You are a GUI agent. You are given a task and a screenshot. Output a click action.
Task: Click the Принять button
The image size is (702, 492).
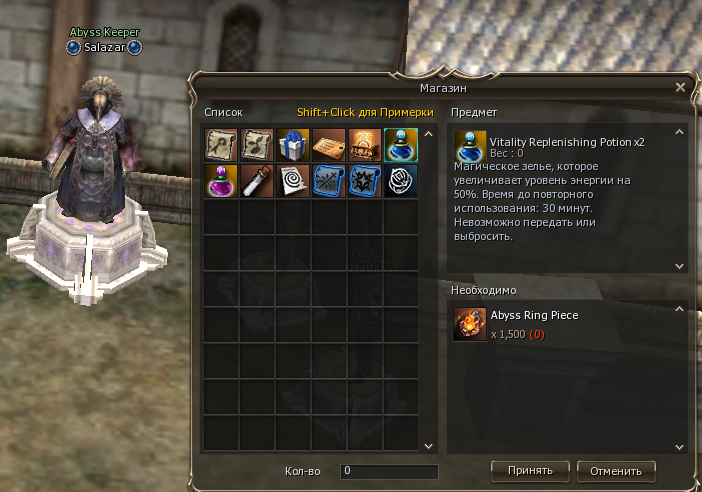point(530,470)
